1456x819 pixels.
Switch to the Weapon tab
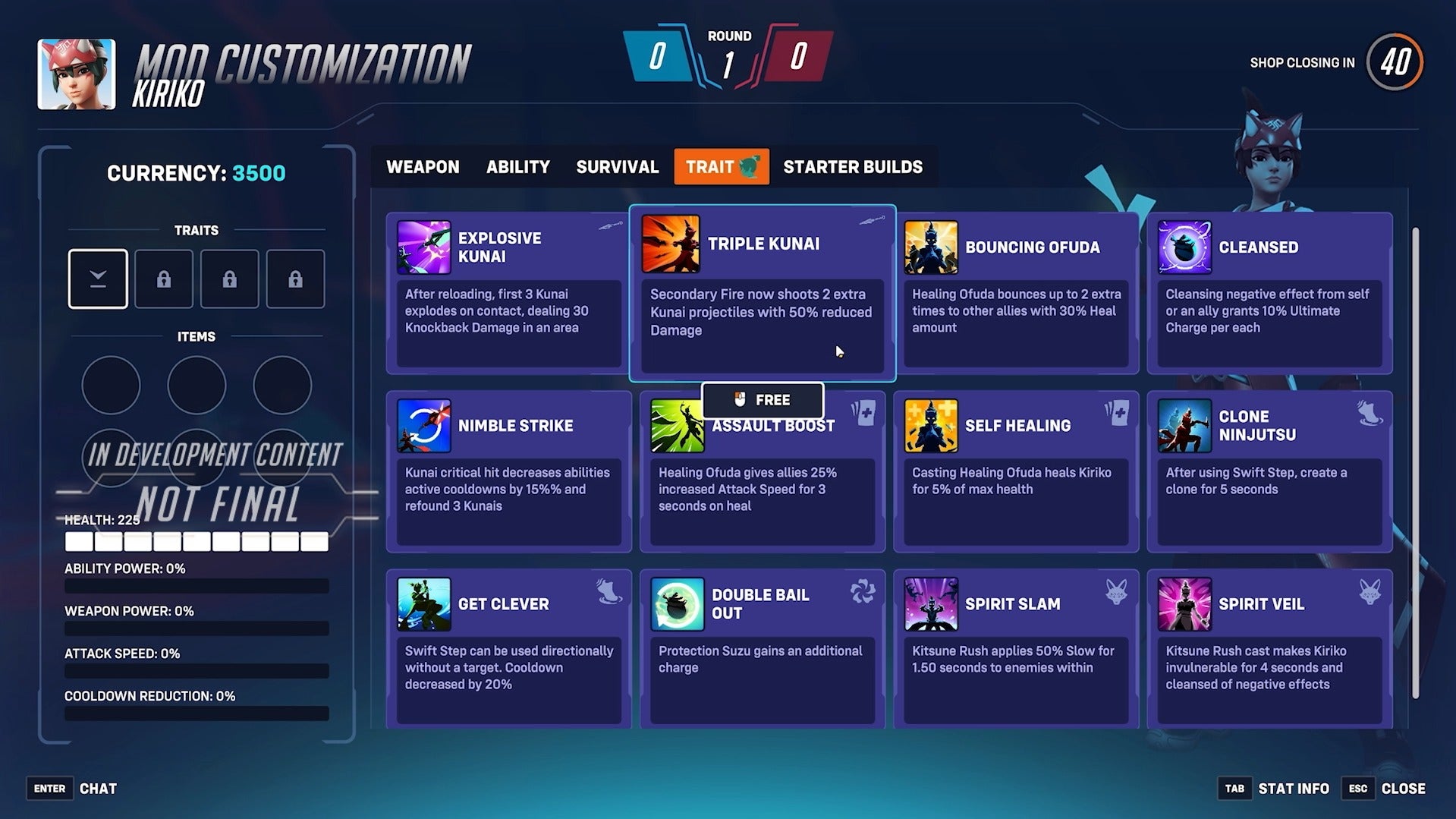[423, 167]
